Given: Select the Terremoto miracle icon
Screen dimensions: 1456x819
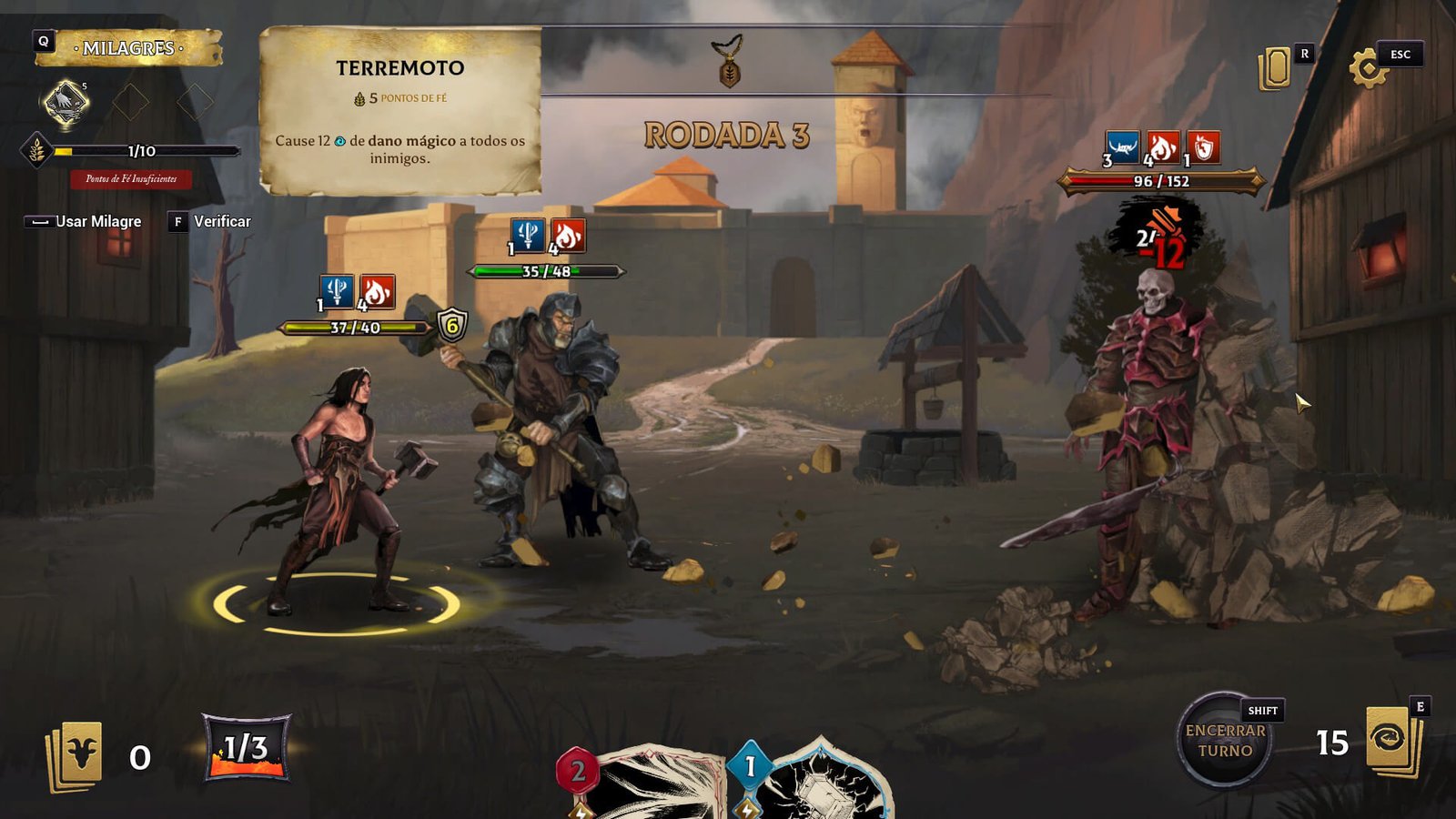Looking at the screenshot, I should (66, 102).
